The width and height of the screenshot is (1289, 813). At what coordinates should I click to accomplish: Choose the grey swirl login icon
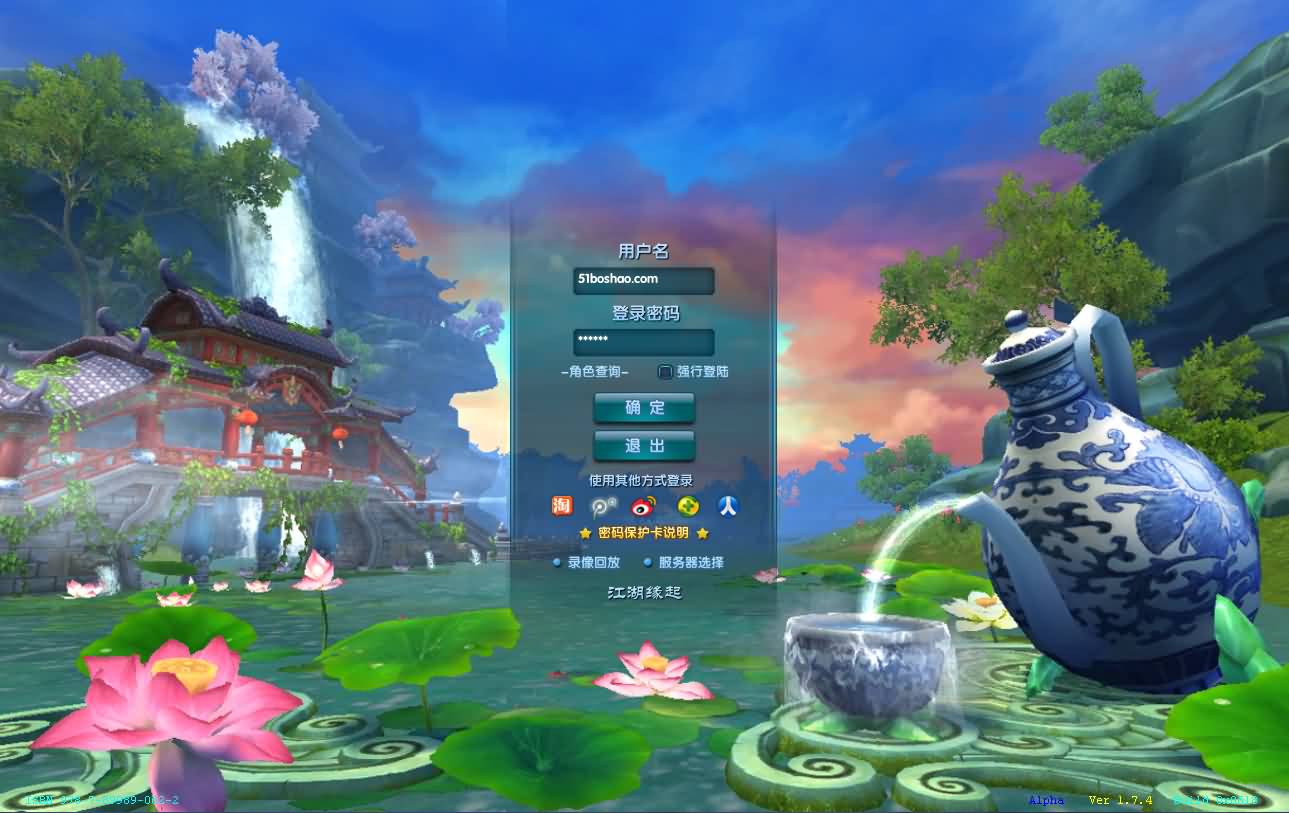click(603, 506)
